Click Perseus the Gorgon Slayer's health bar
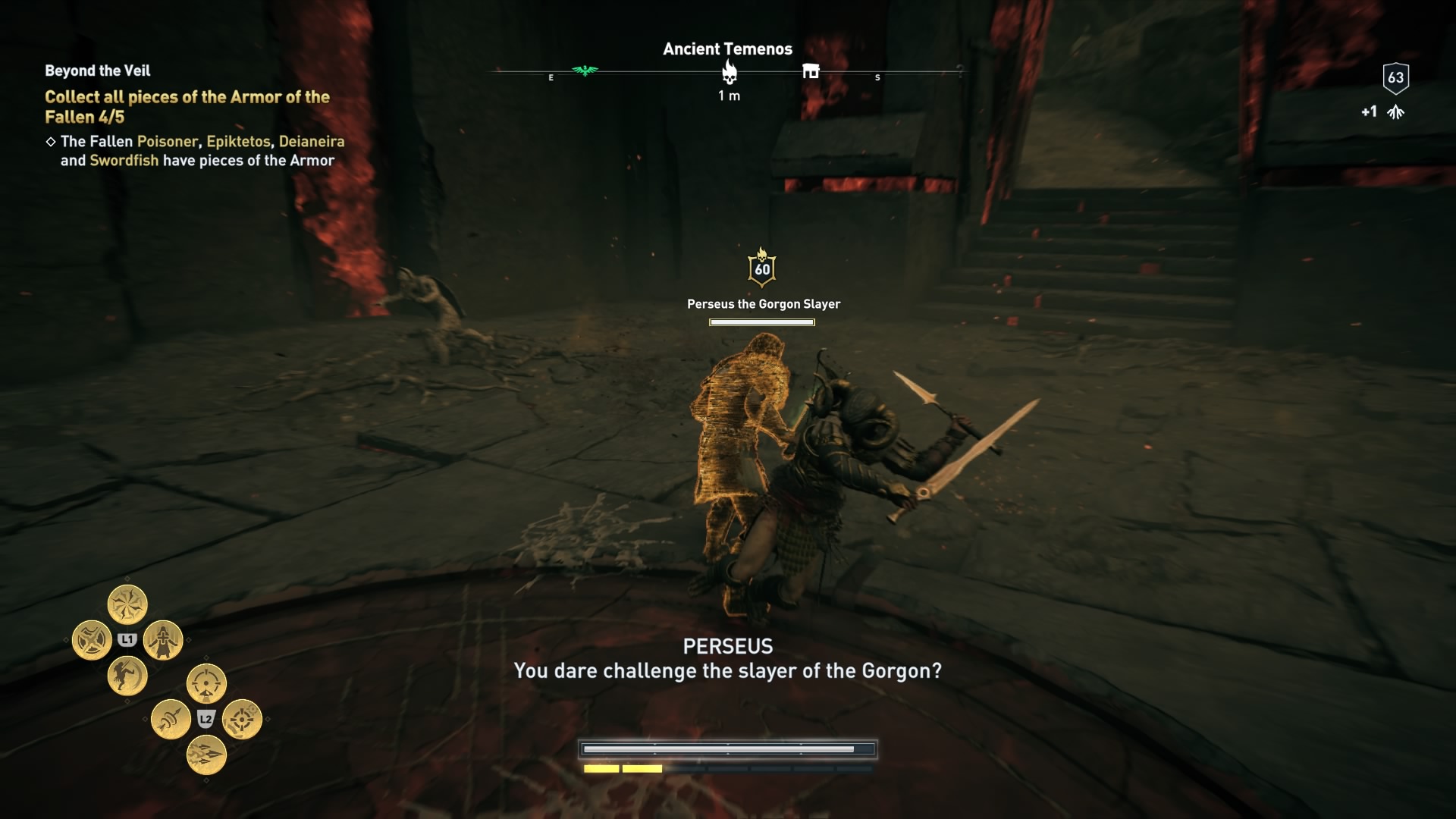The width and height of the screenshot is (1456, 819). coord(761,321)
